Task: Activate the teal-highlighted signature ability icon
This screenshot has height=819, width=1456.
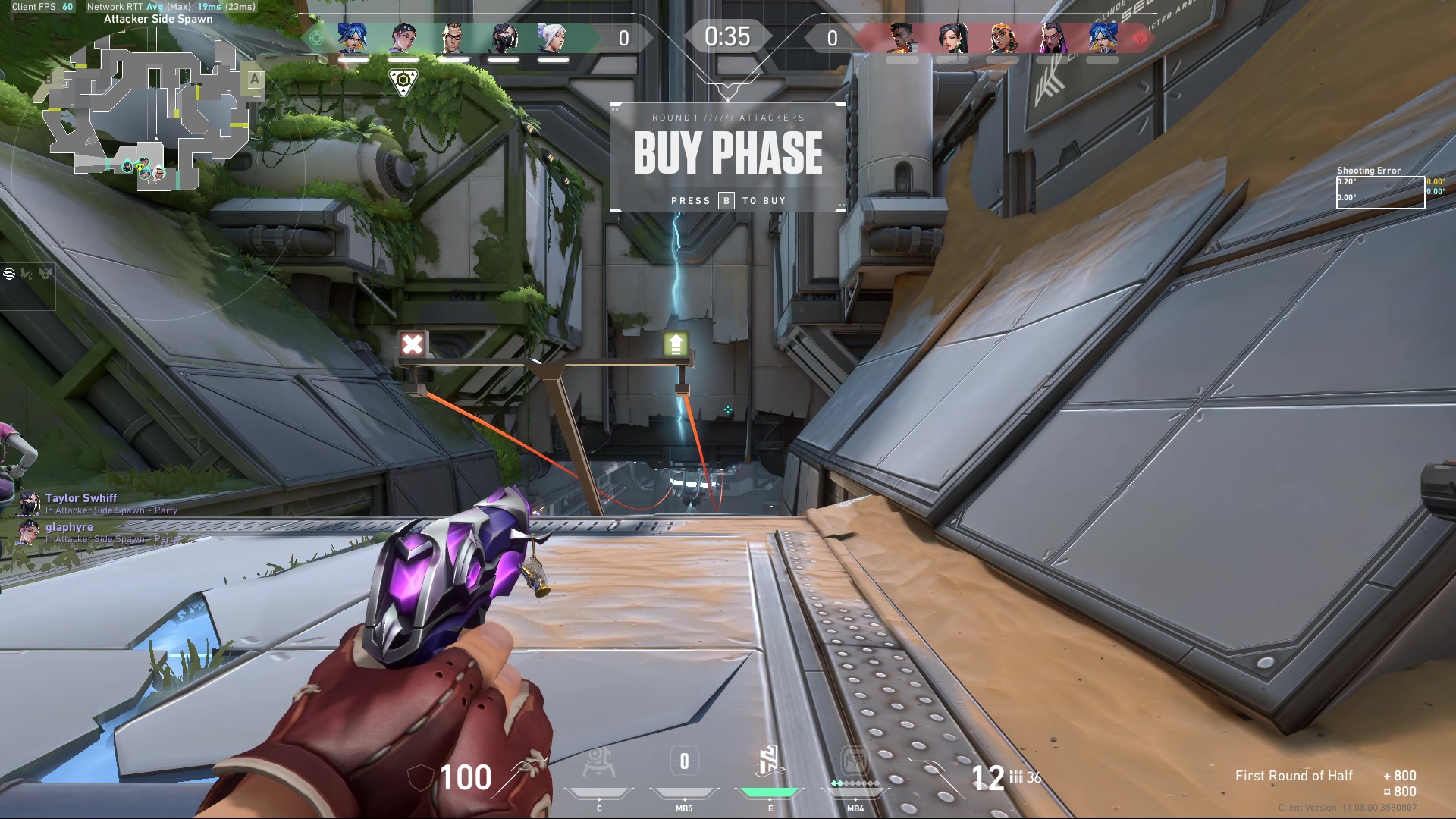Action: tap(769, 762)
